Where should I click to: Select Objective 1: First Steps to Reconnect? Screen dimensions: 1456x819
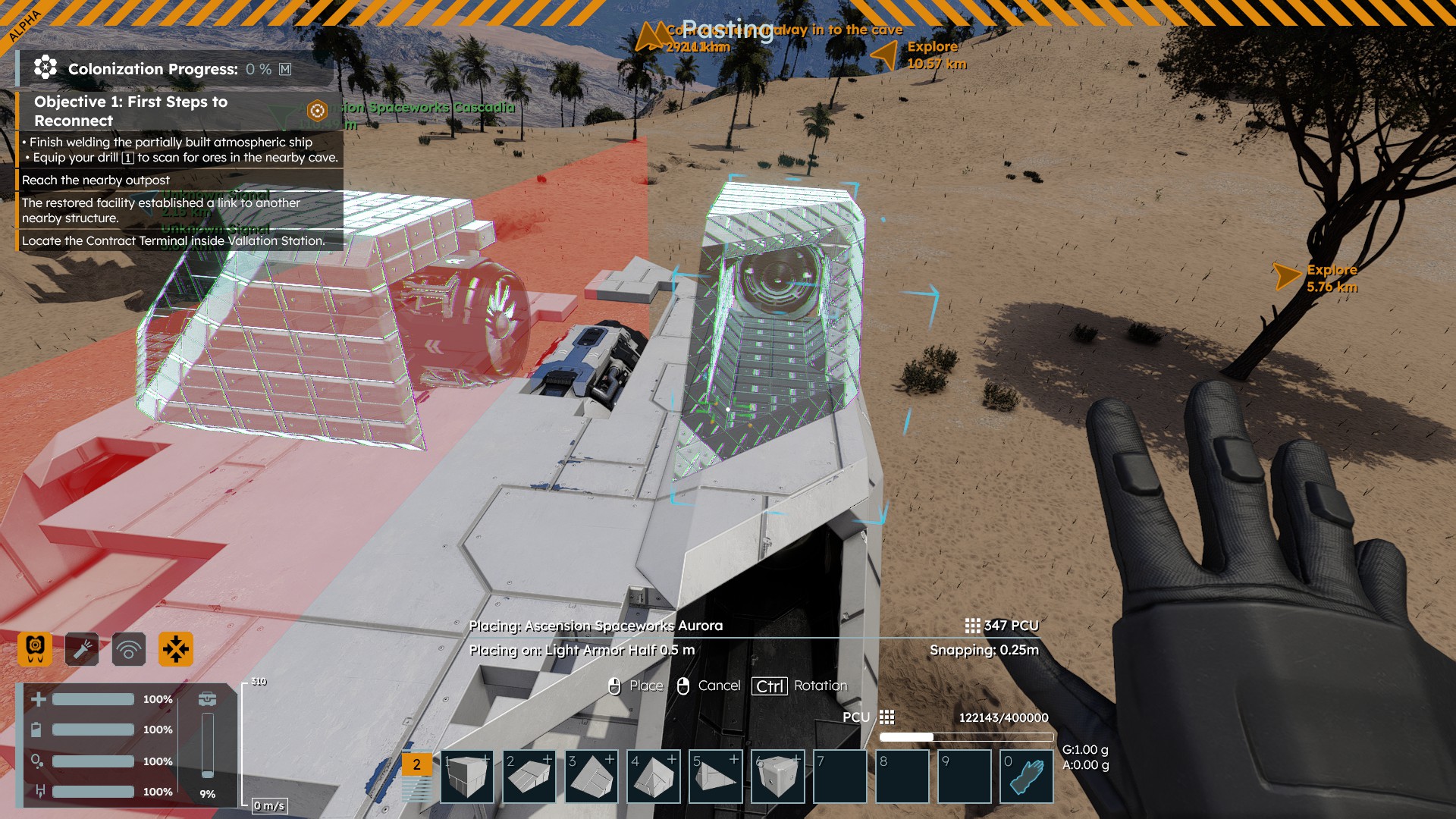click(130, 111)
